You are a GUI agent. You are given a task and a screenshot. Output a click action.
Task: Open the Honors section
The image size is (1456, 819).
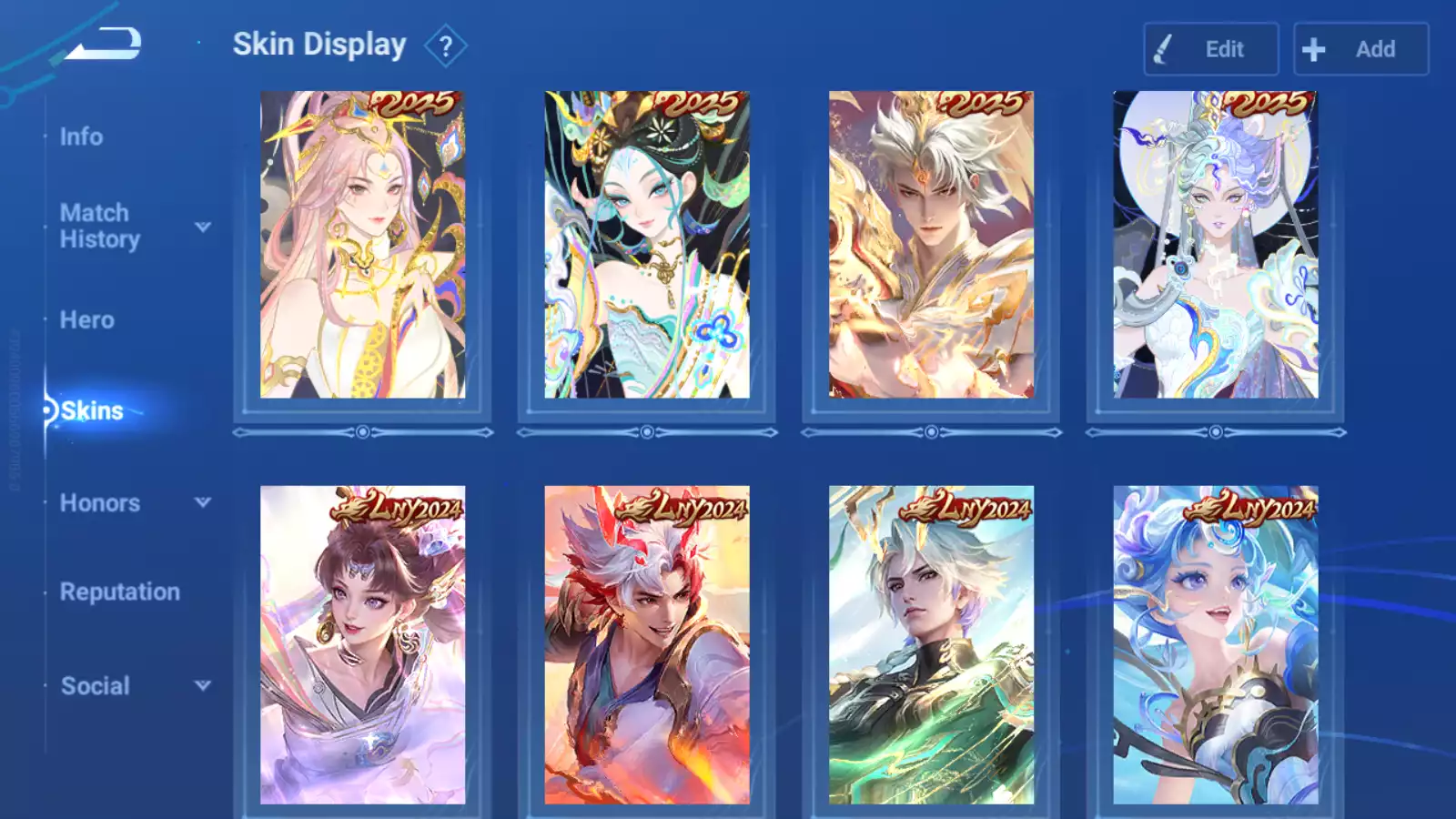99,503
